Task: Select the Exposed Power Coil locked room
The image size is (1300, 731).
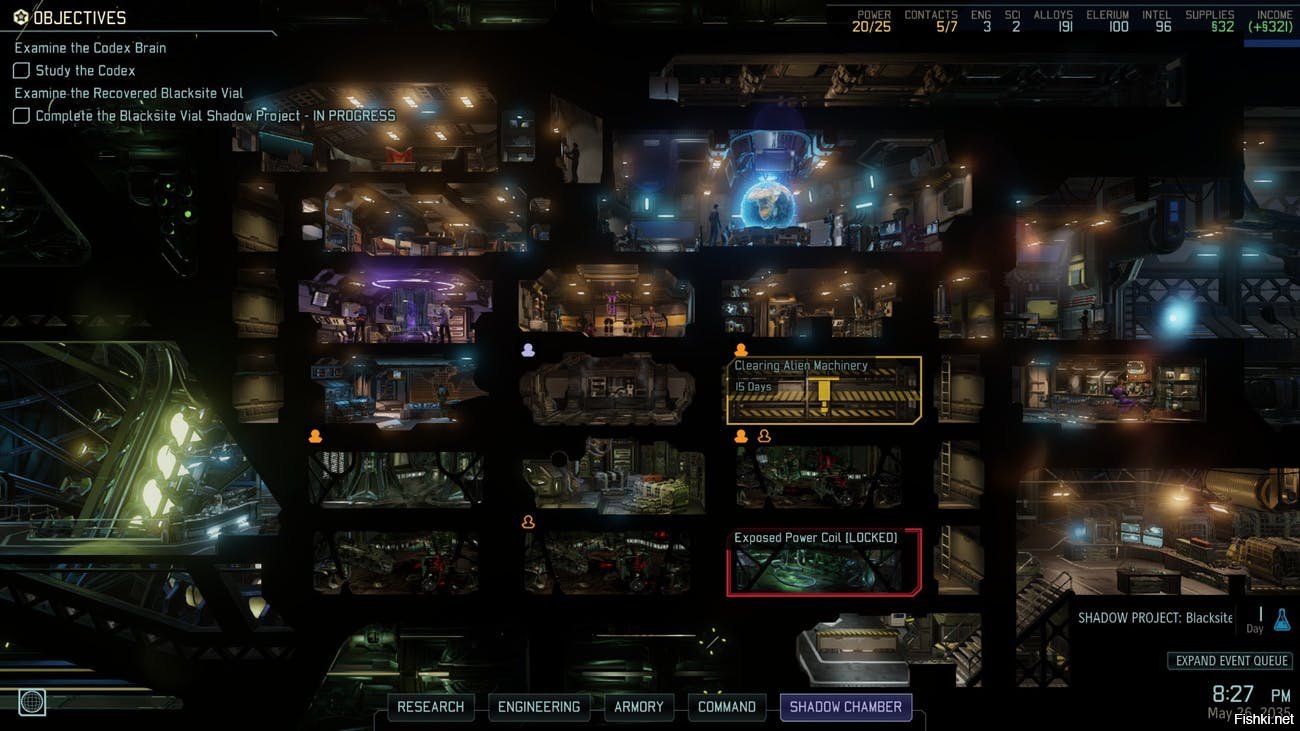Action: point(824,562)
